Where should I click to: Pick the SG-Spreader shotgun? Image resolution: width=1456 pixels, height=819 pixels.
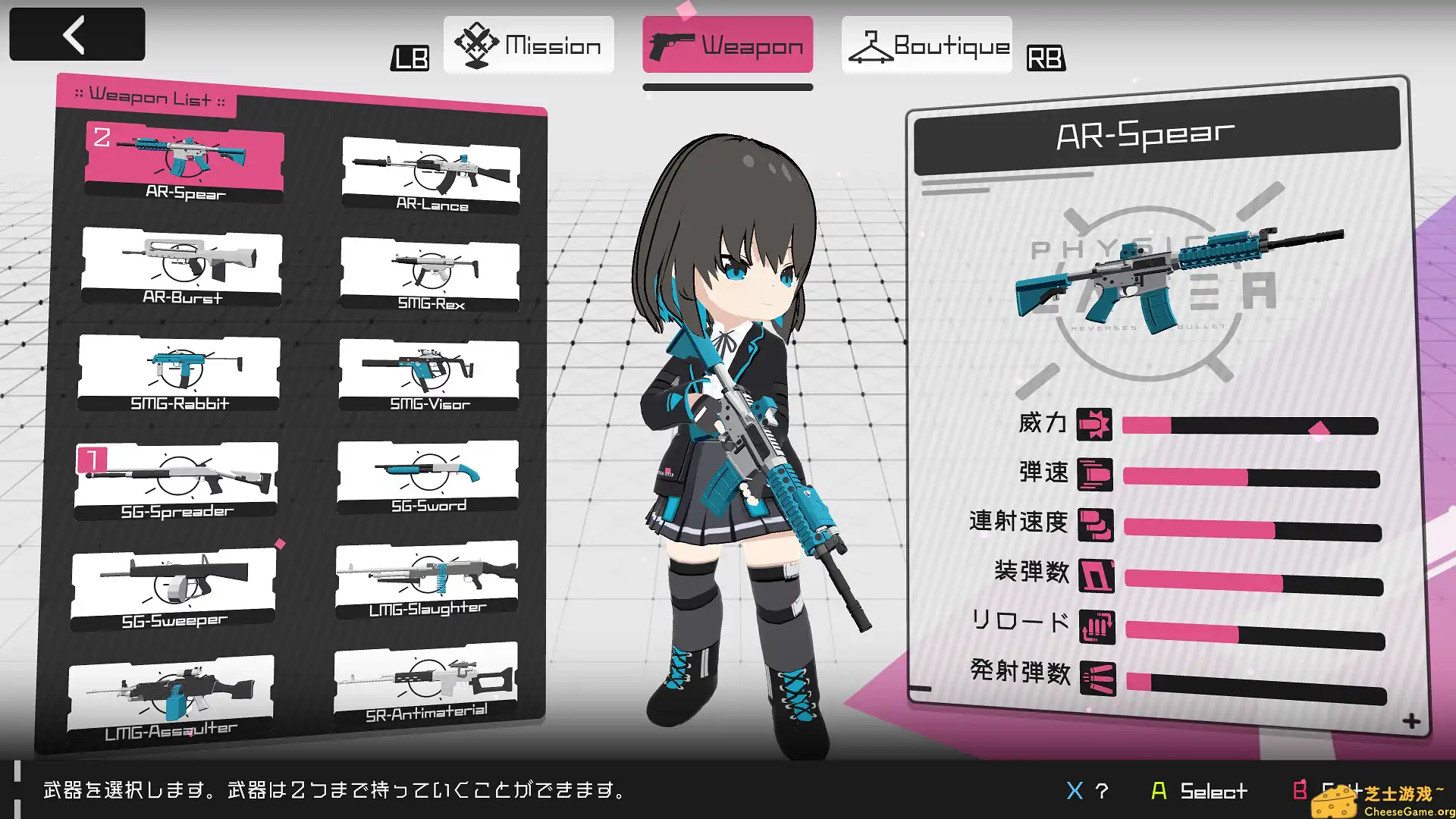(x=176, y=481)
